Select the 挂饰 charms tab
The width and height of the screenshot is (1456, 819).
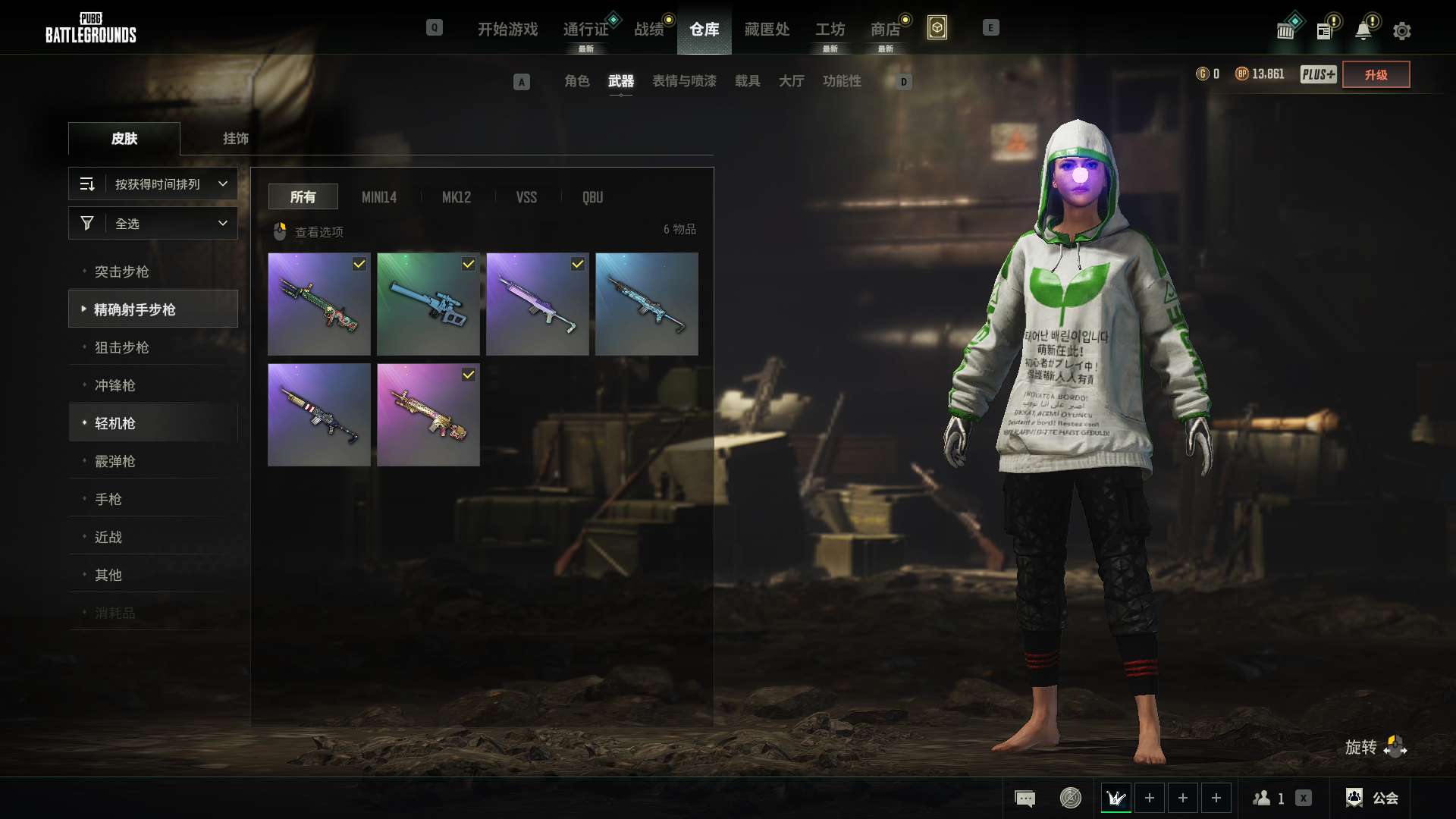pos(235,139)
